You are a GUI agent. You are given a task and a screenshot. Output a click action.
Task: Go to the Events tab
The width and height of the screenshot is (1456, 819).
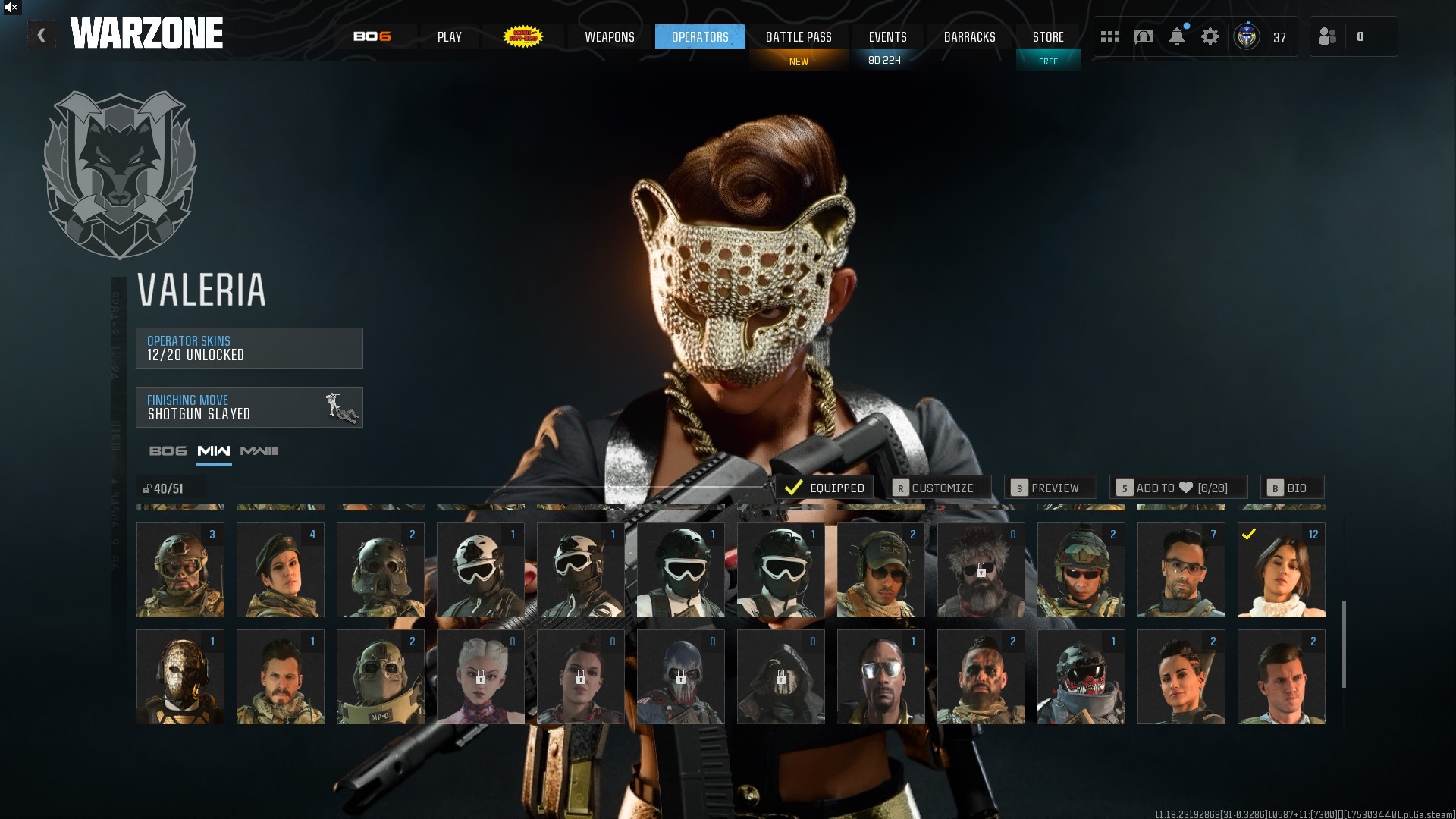[887, 36]
